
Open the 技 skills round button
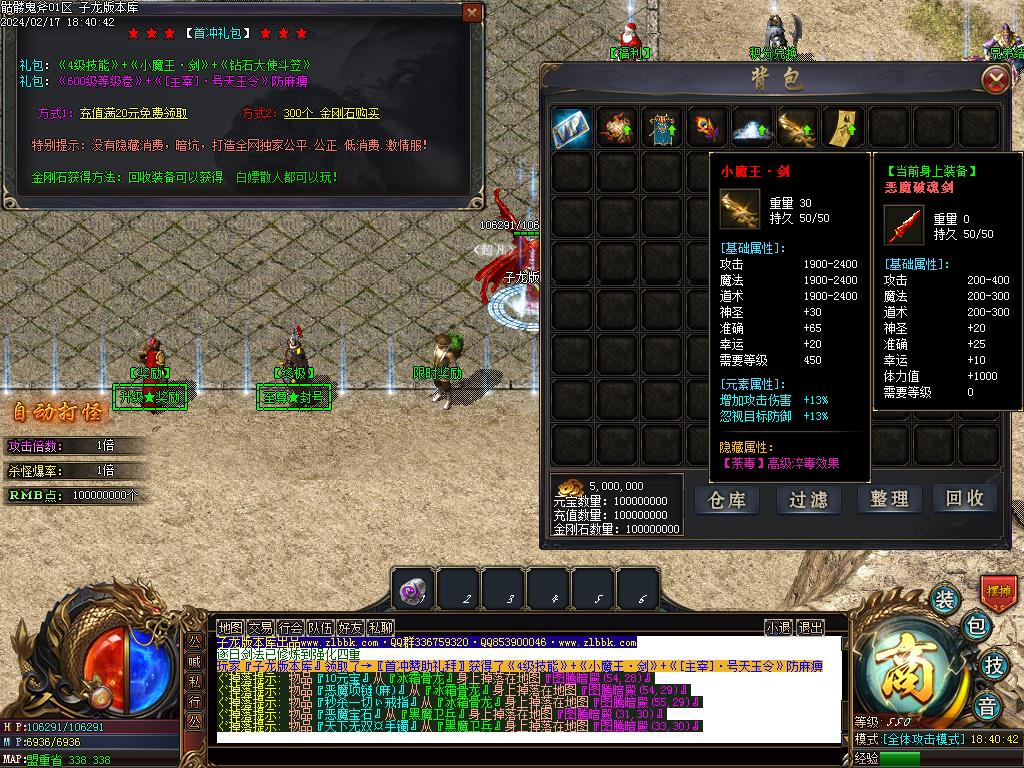point(994,664)
